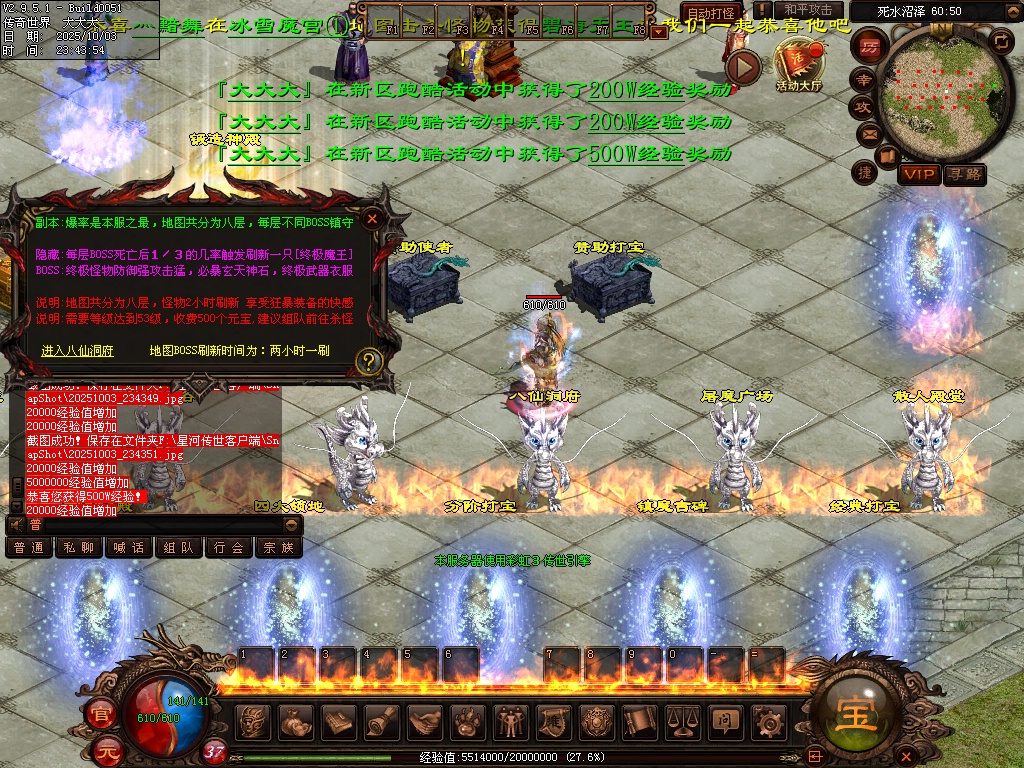Toggle the minimap rotate arrows button

click(1001, 41)
